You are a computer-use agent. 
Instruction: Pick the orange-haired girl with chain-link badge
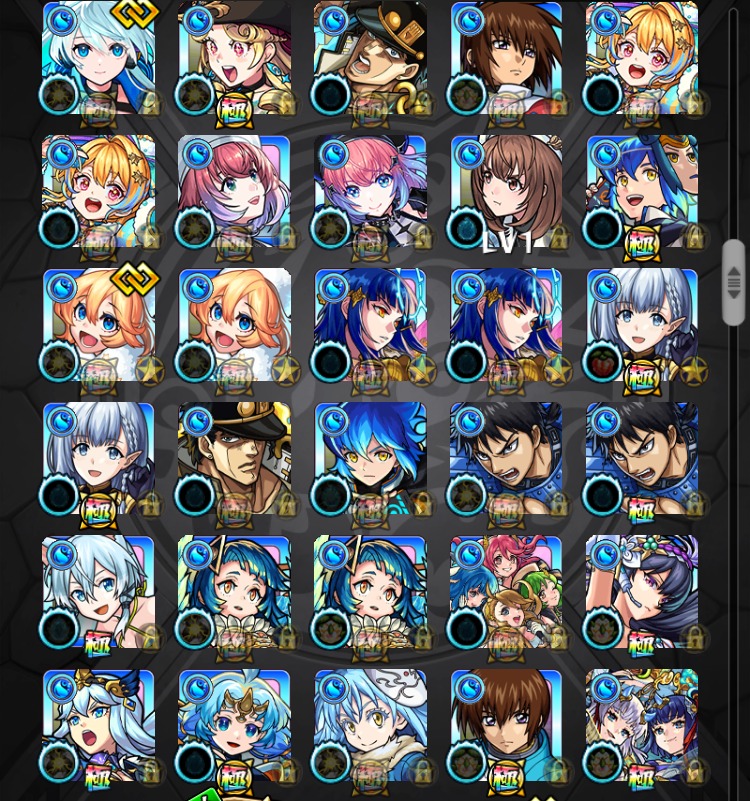[98, 325]
